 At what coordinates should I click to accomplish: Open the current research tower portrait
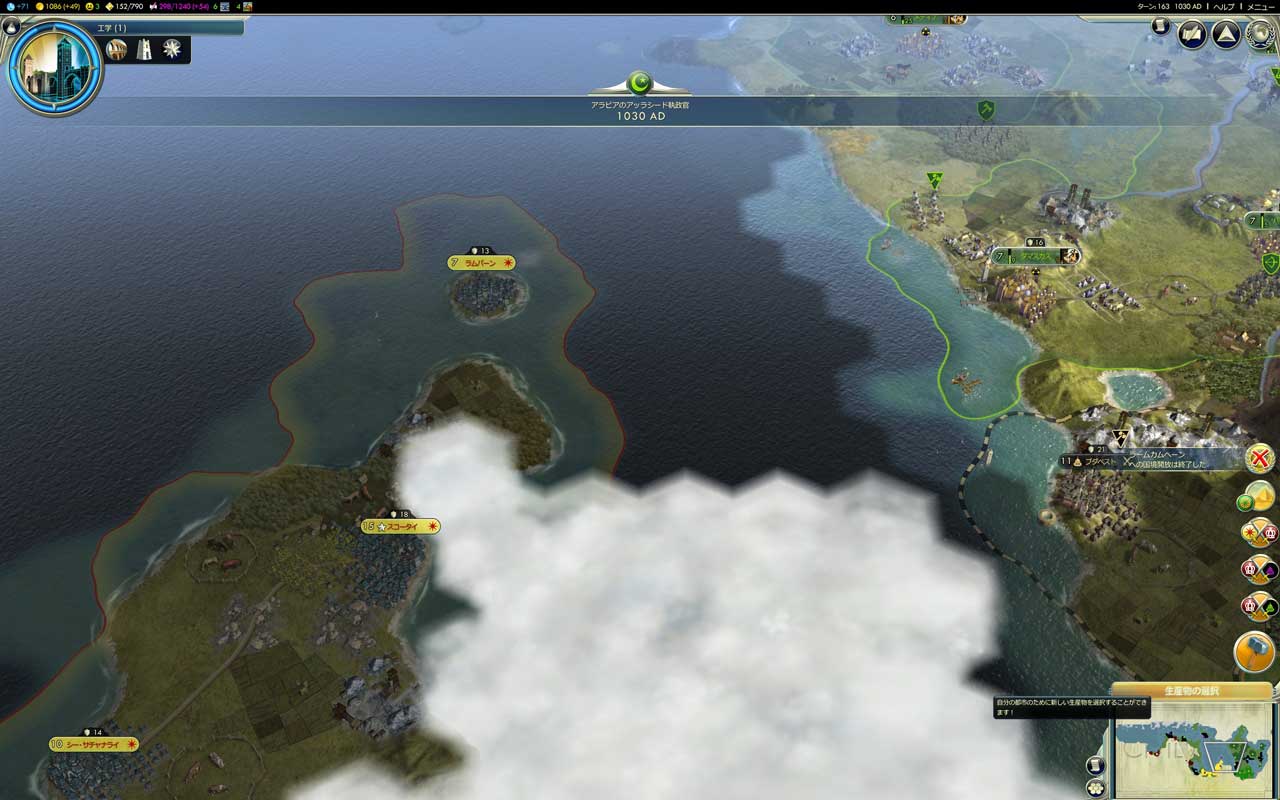55,66
